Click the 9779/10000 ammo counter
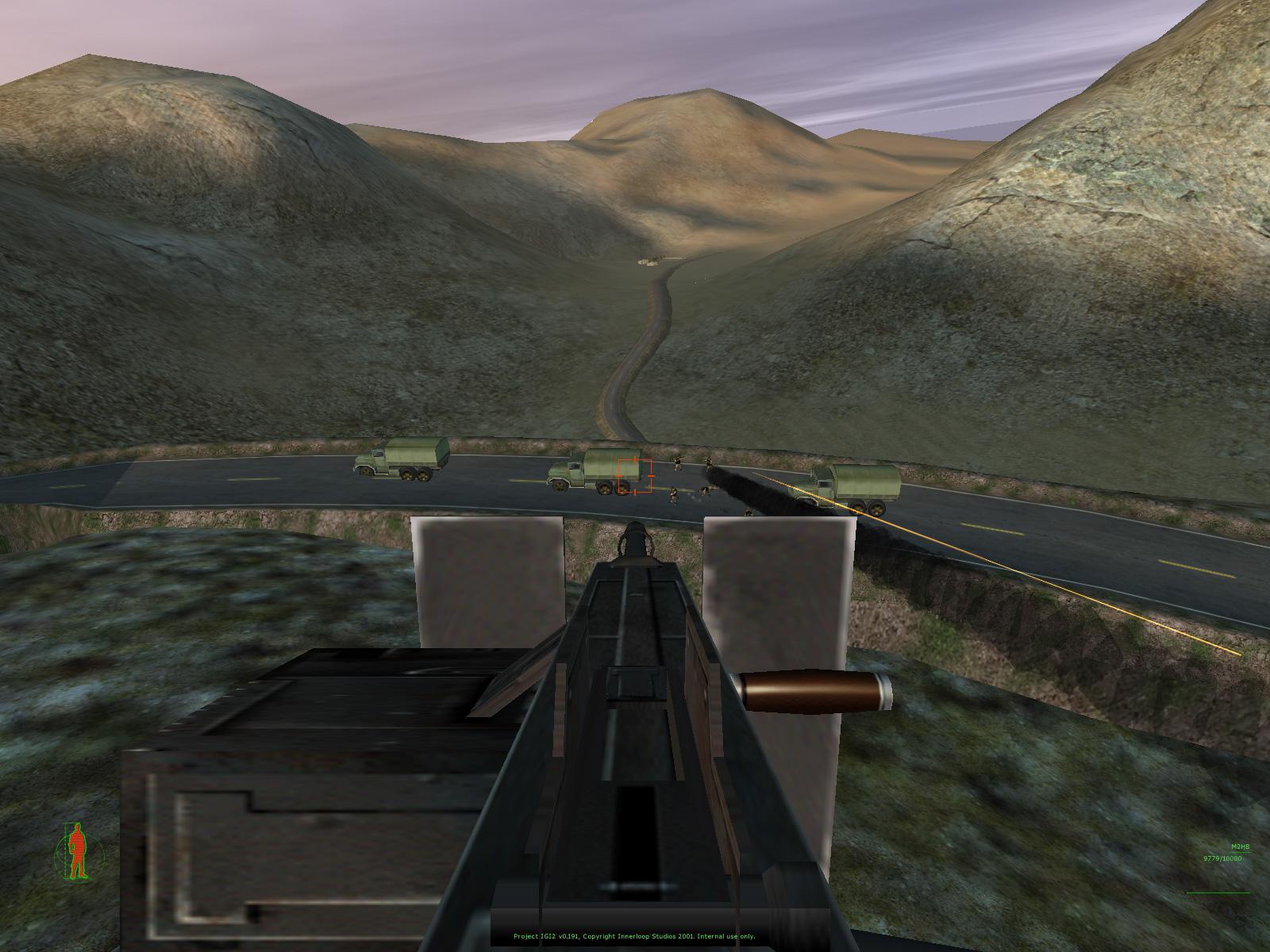Image resolution: width=1270 pixels, height=952 pixels. [1222, 858]
